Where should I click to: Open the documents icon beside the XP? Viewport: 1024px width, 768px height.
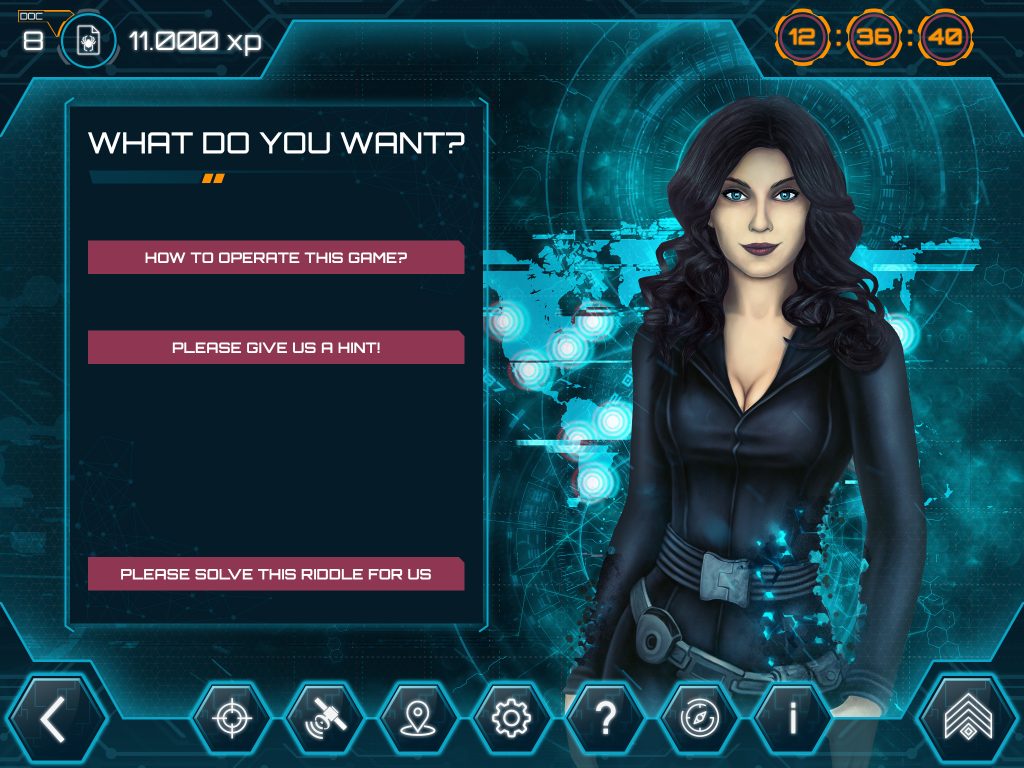coord(87,41)
